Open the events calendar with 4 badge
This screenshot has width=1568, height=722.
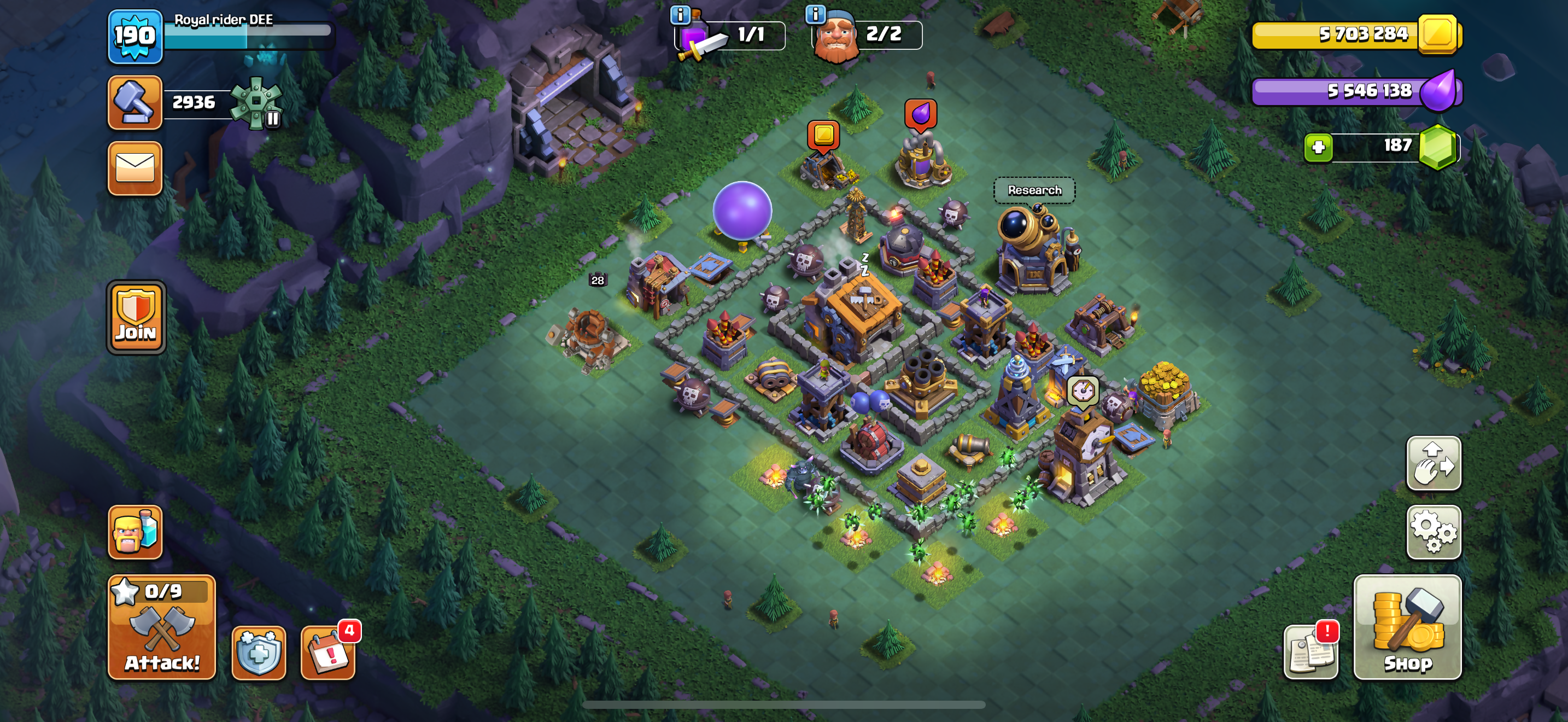[328, 652]
